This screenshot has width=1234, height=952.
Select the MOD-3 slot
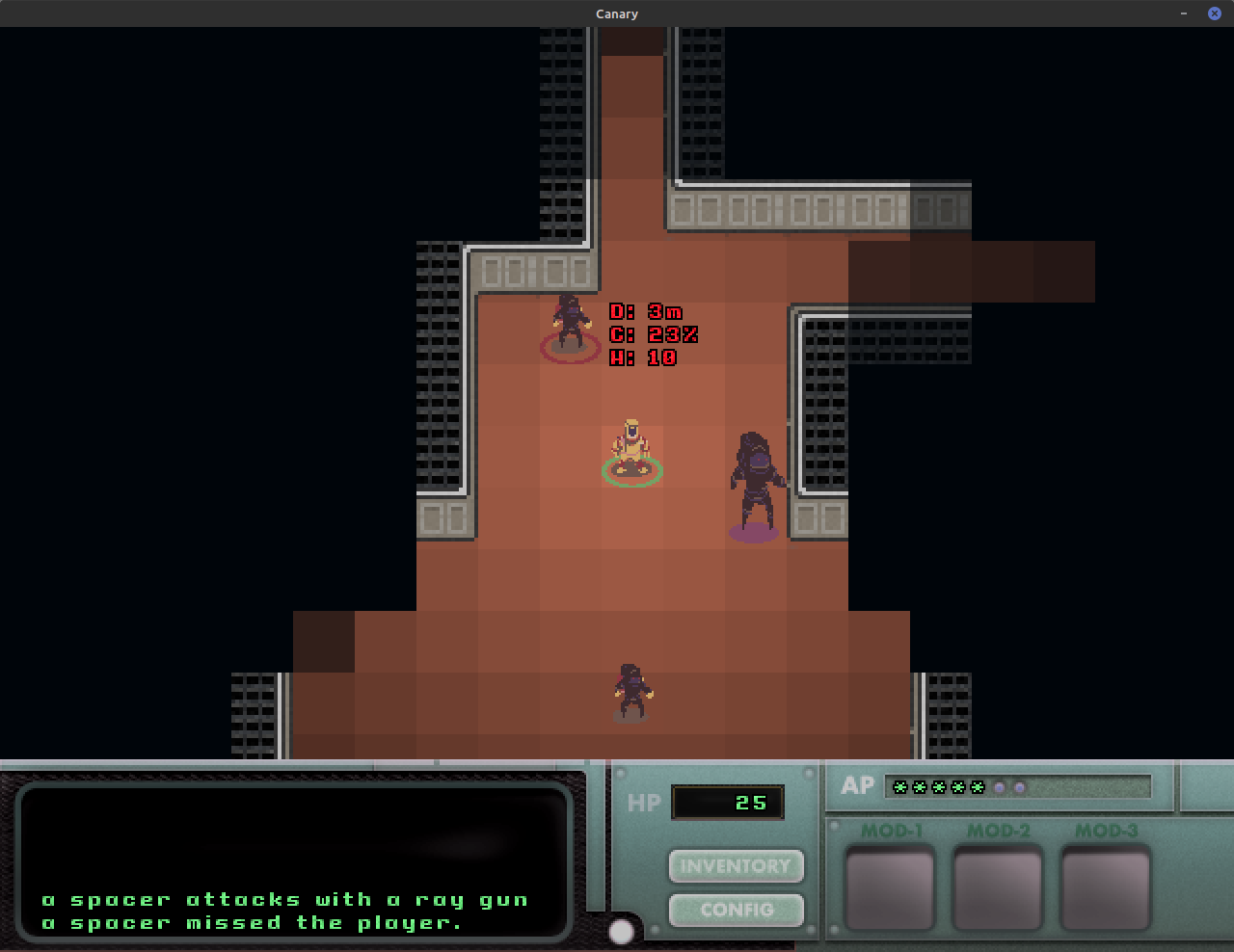coord(1106,886)
